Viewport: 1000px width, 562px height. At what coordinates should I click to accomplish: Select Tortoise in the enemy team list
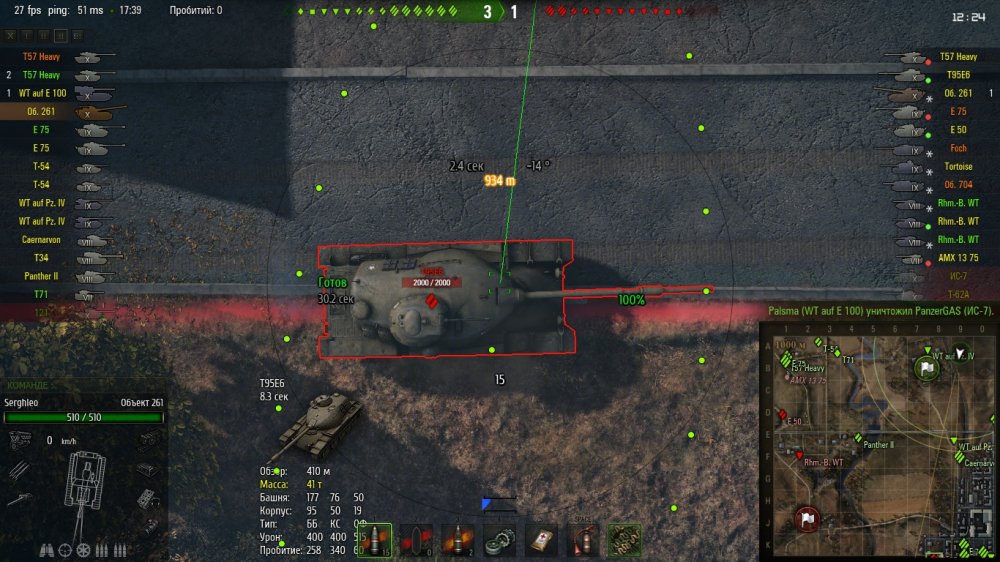pos(957,167)
